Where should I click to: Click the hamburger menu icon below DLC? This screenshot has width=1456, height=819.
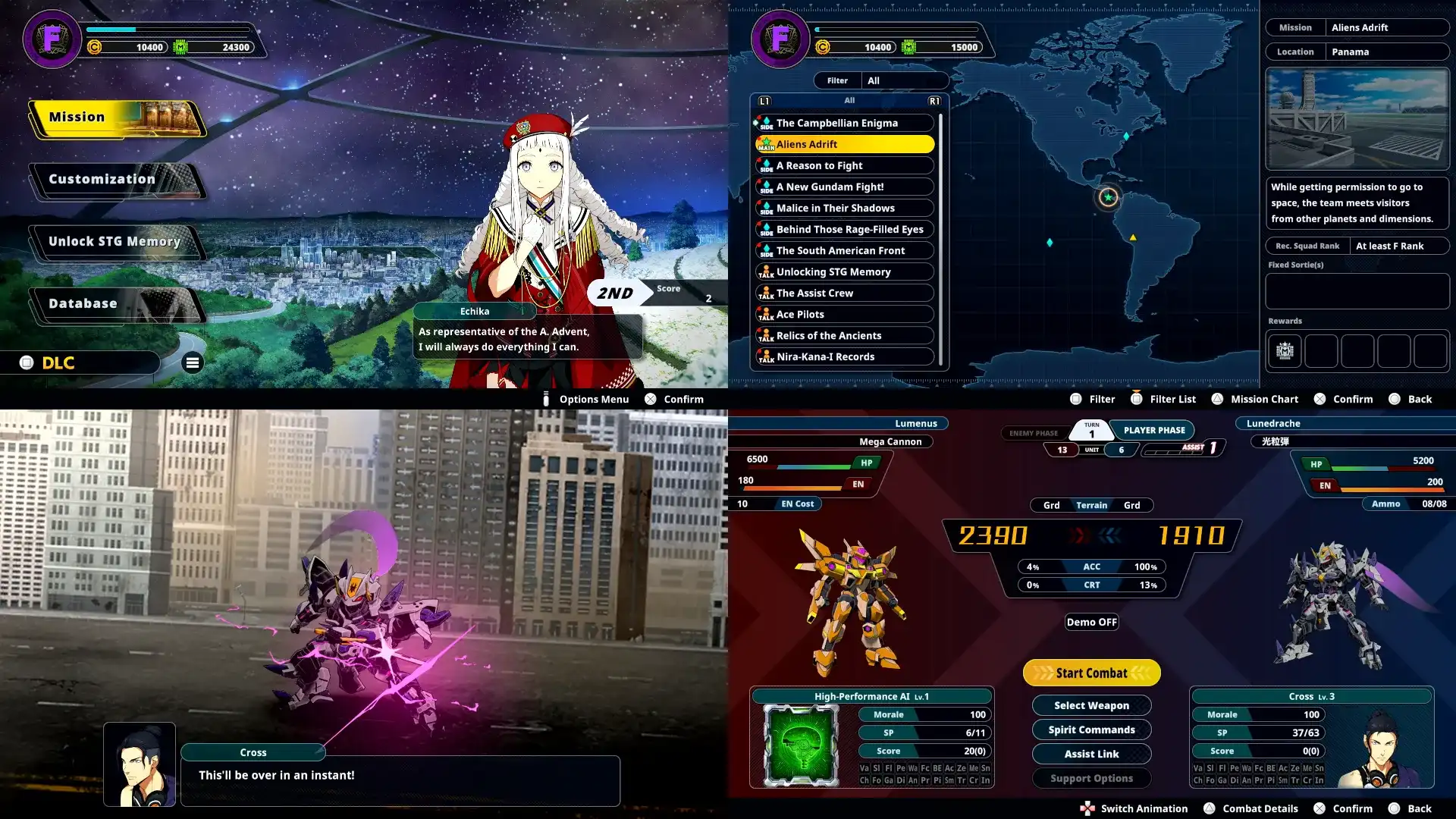pyautogui.click(x=193, y=363)
